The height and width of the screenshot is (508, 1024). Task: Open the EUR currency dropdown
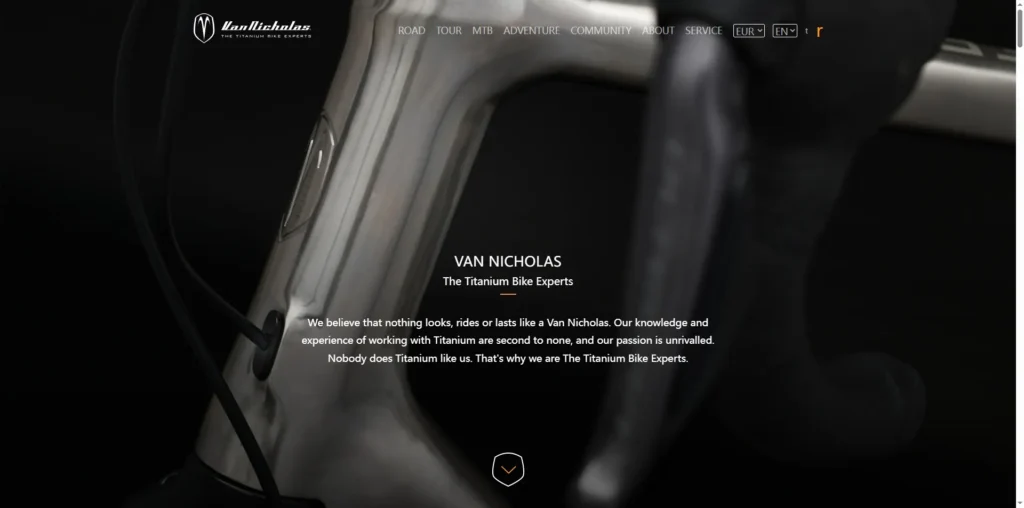click(749, 31)
